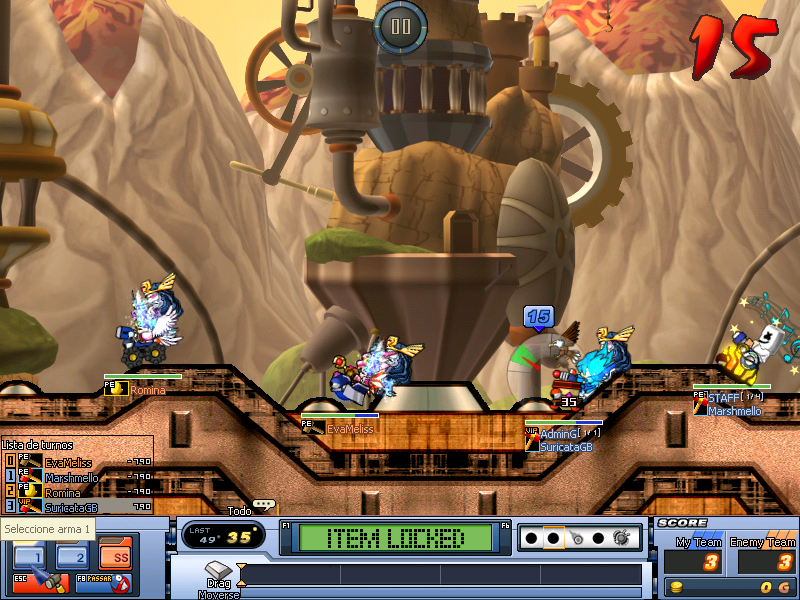Choose the highlighted wind indicator slot
Image resolution: width=800 pixels, height=600 pixels.
[553, 538]
